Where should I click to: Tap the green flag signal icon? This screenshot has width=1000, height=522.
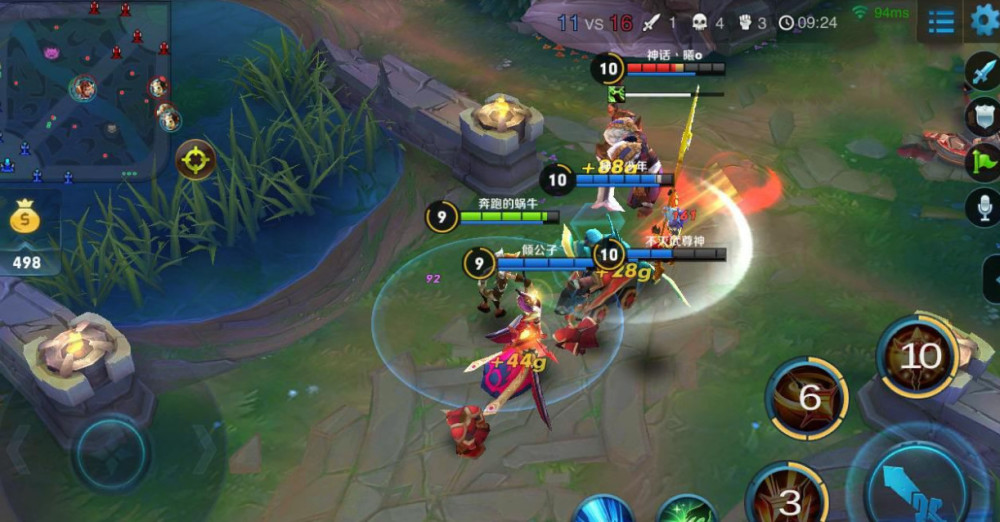click(983, 162)
